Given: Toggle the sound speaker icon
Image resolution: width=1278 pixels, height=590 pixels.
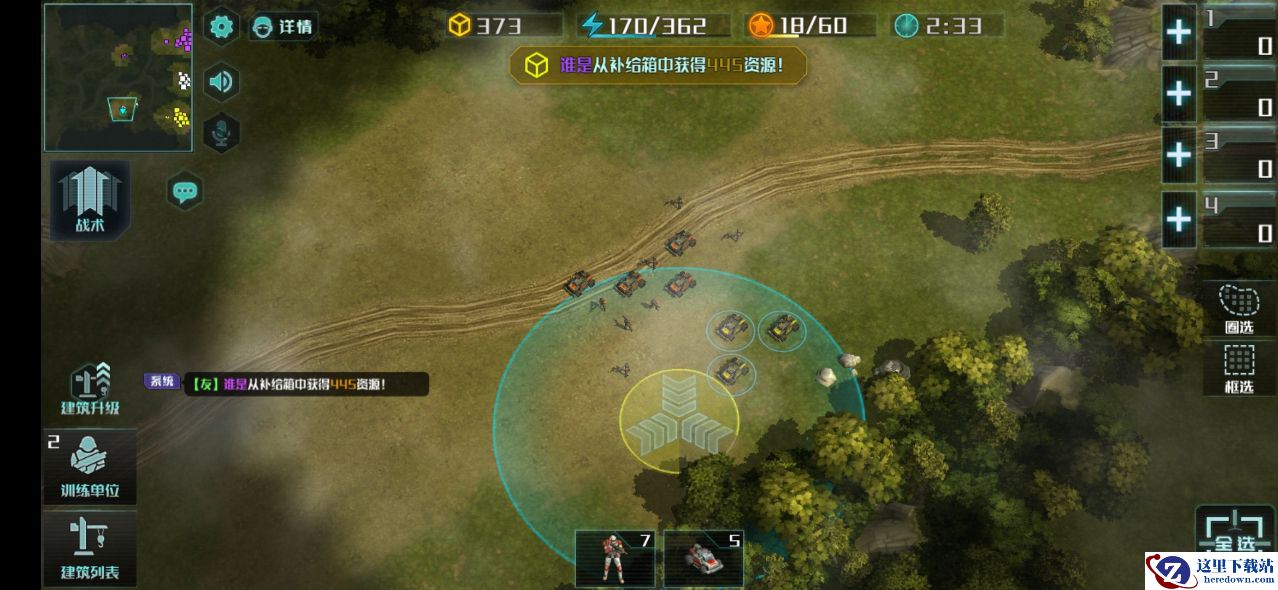Looking at the screenshot, I should pos(221,81).
